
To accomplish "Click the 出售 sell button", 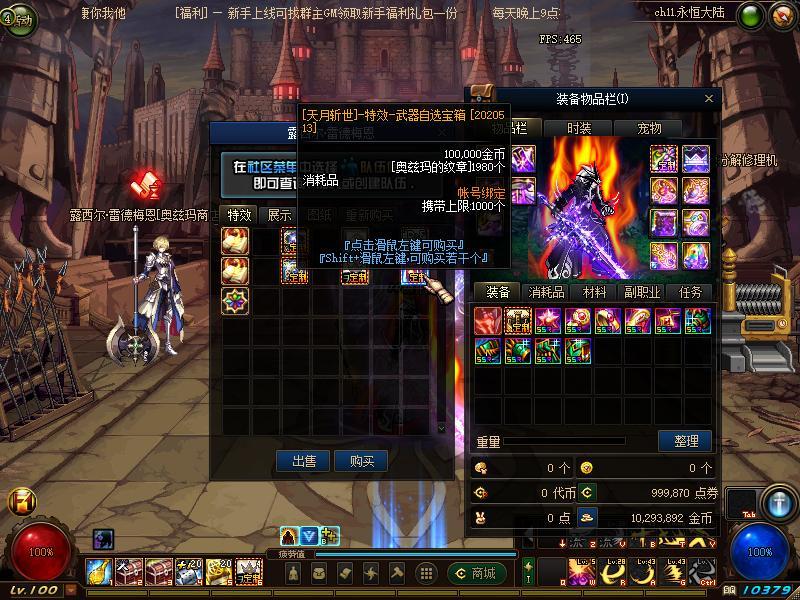I will [304, 461].
